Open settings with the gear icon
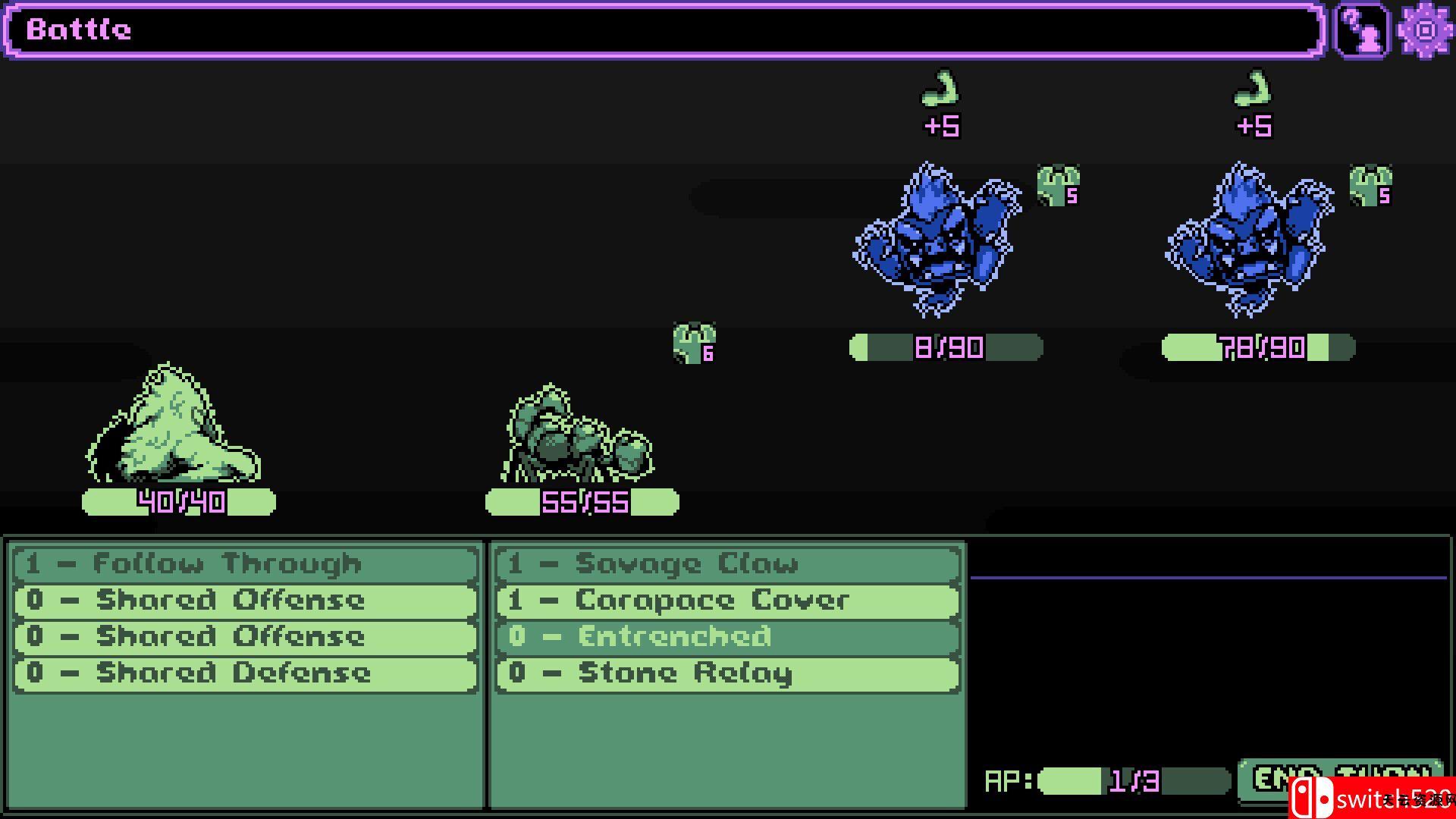1456x819 pixels. (1425, 30)
